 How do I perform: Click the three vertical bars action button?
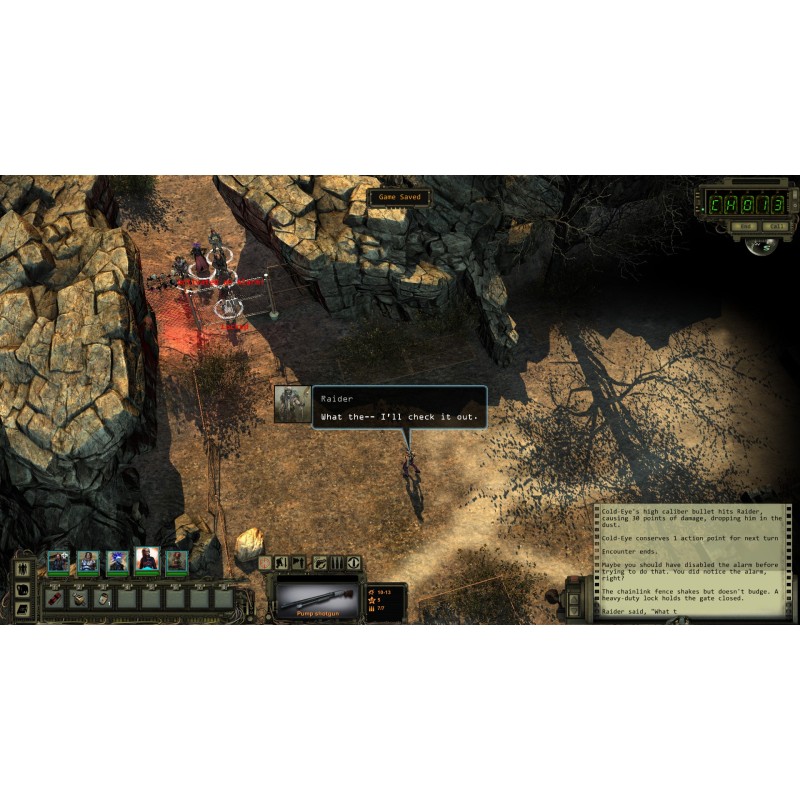coord(337,563)
